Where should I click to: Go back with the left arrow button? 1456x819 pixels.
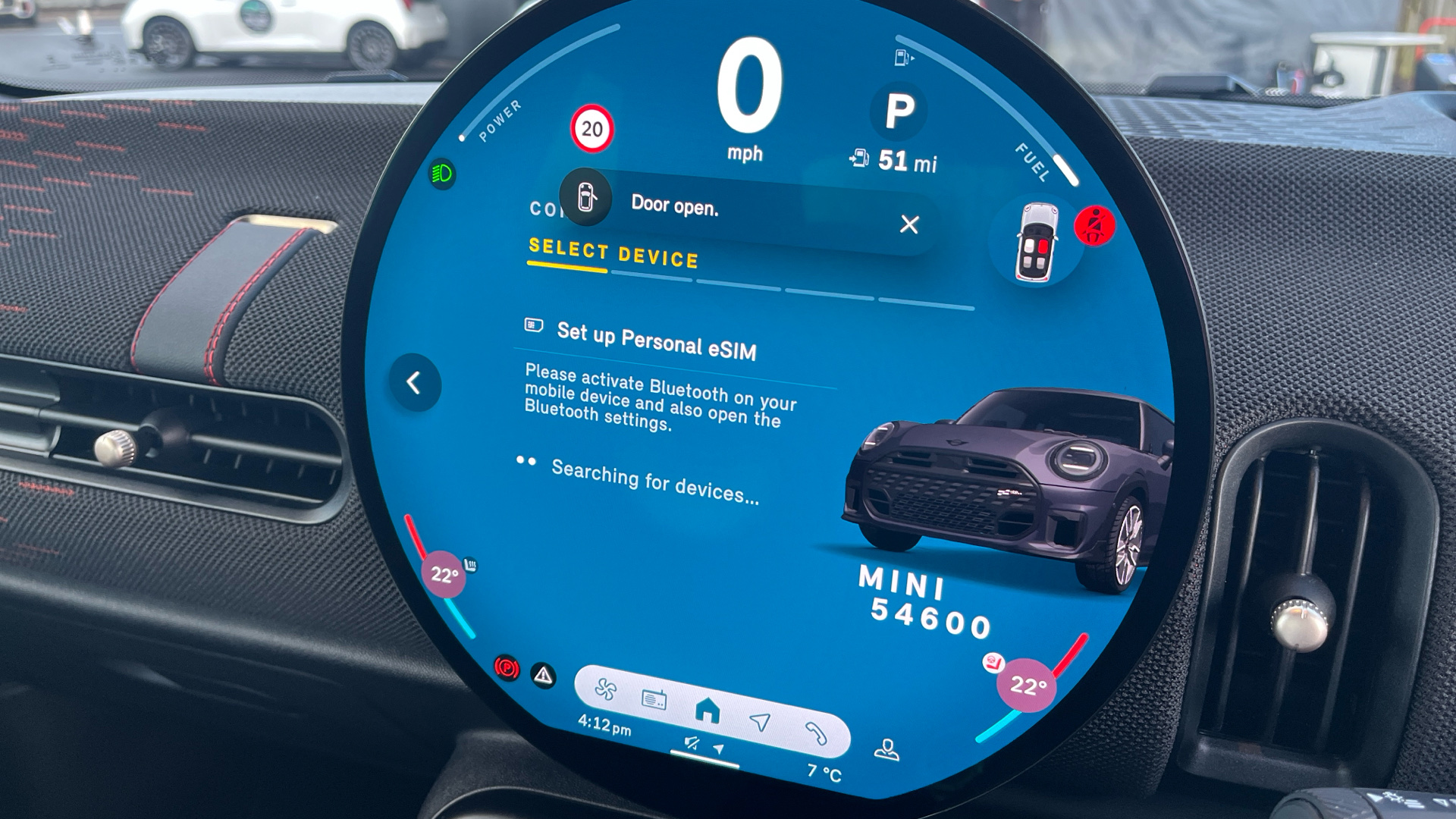tap(414, 383)
